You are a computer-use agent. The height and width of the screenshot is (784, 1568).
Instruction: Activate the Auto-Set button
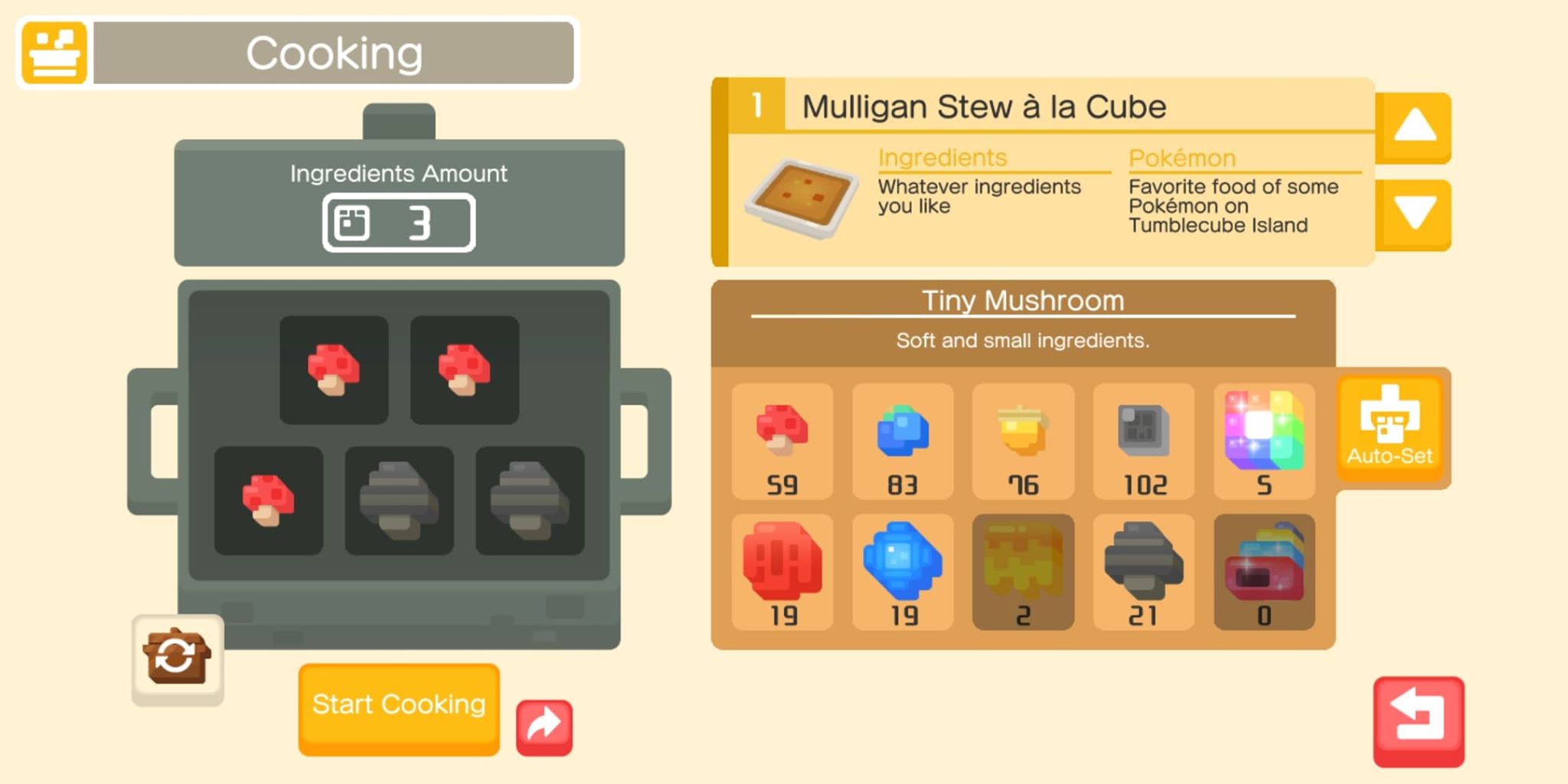point(1390,429)
